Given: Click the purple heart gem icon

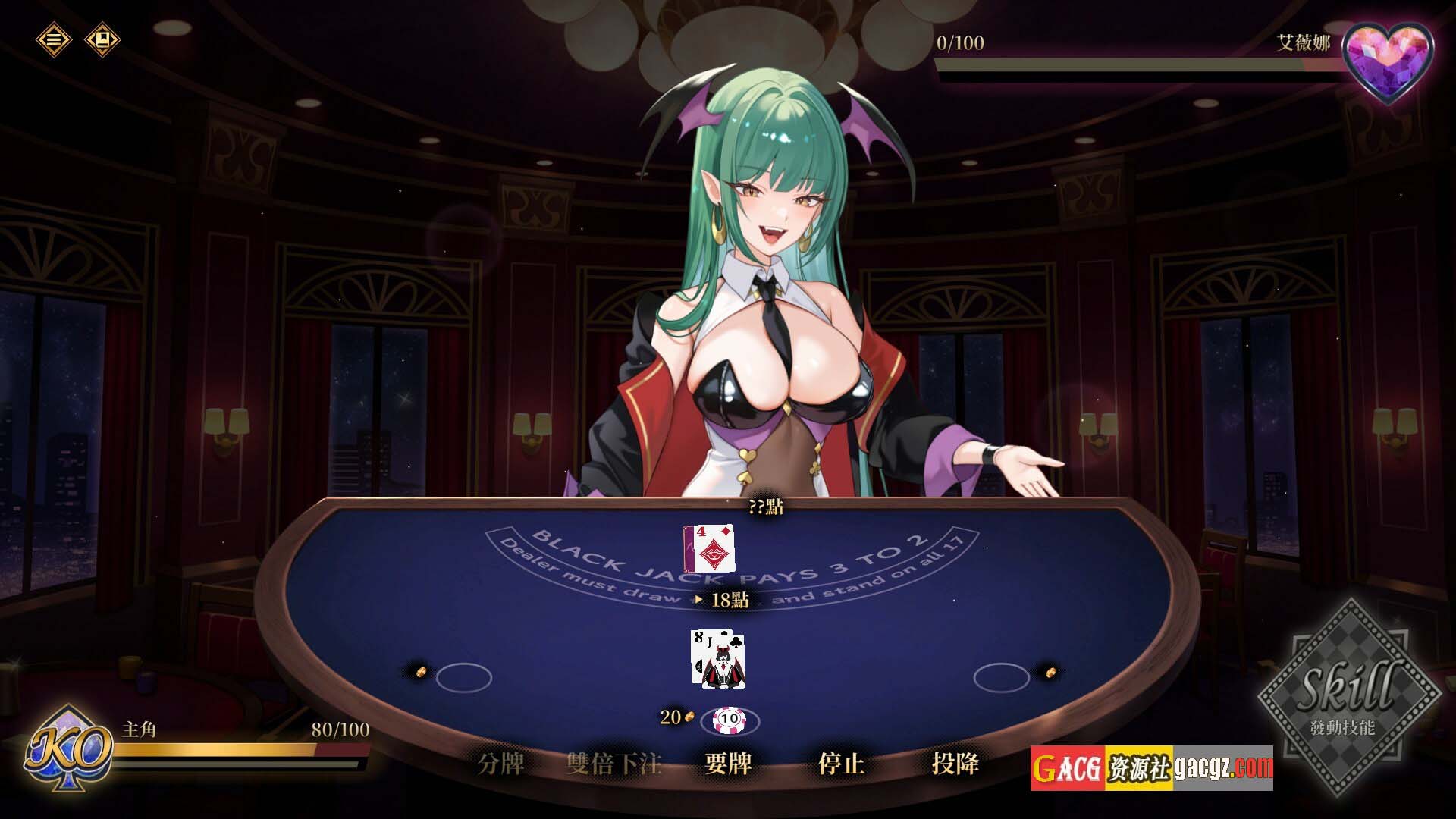Looking at the screenshot, I should pos(1387,61).
